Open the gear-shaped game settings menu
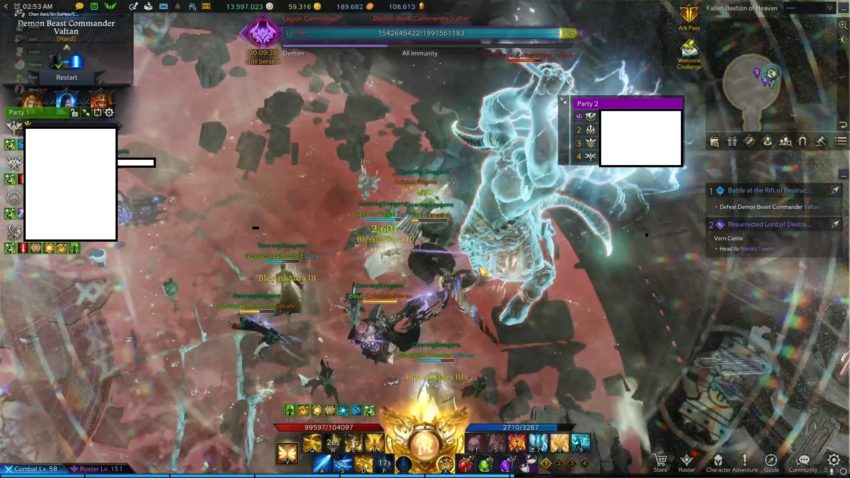 pos(834,460)
